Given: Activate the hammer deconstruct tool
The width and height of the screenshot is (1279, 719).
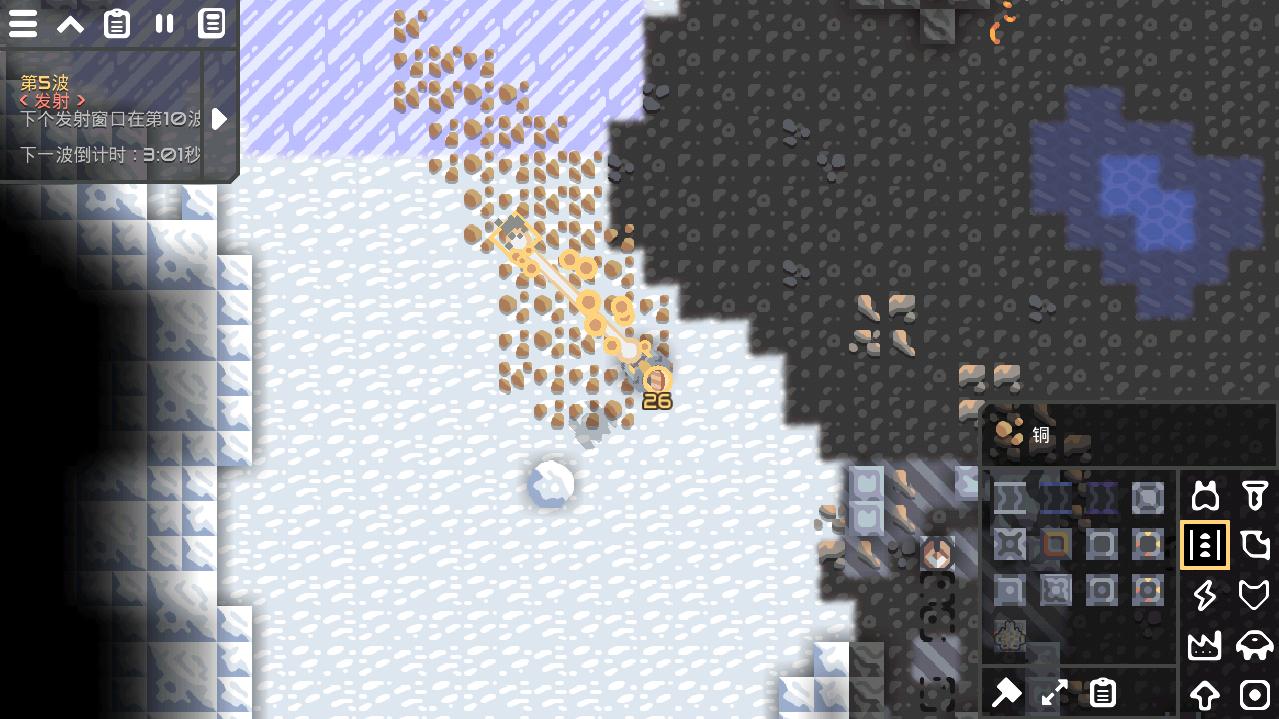Looking at the screenshot, I should pyautogui.click(x=1006, y=693).
